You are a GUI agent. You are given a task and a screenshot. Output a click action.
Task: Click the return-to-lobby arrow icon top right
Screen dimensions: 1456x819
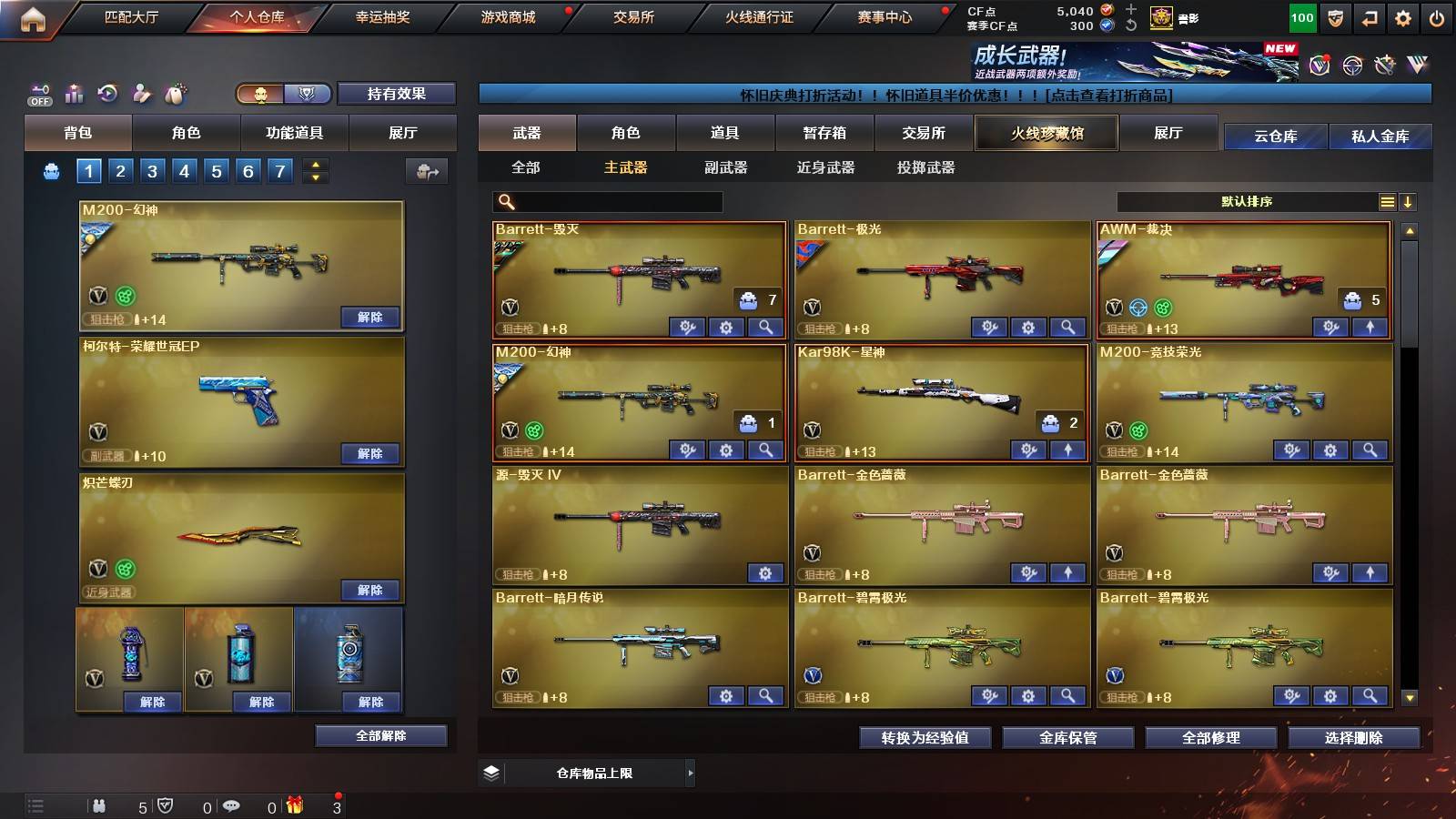[1369, 16]
